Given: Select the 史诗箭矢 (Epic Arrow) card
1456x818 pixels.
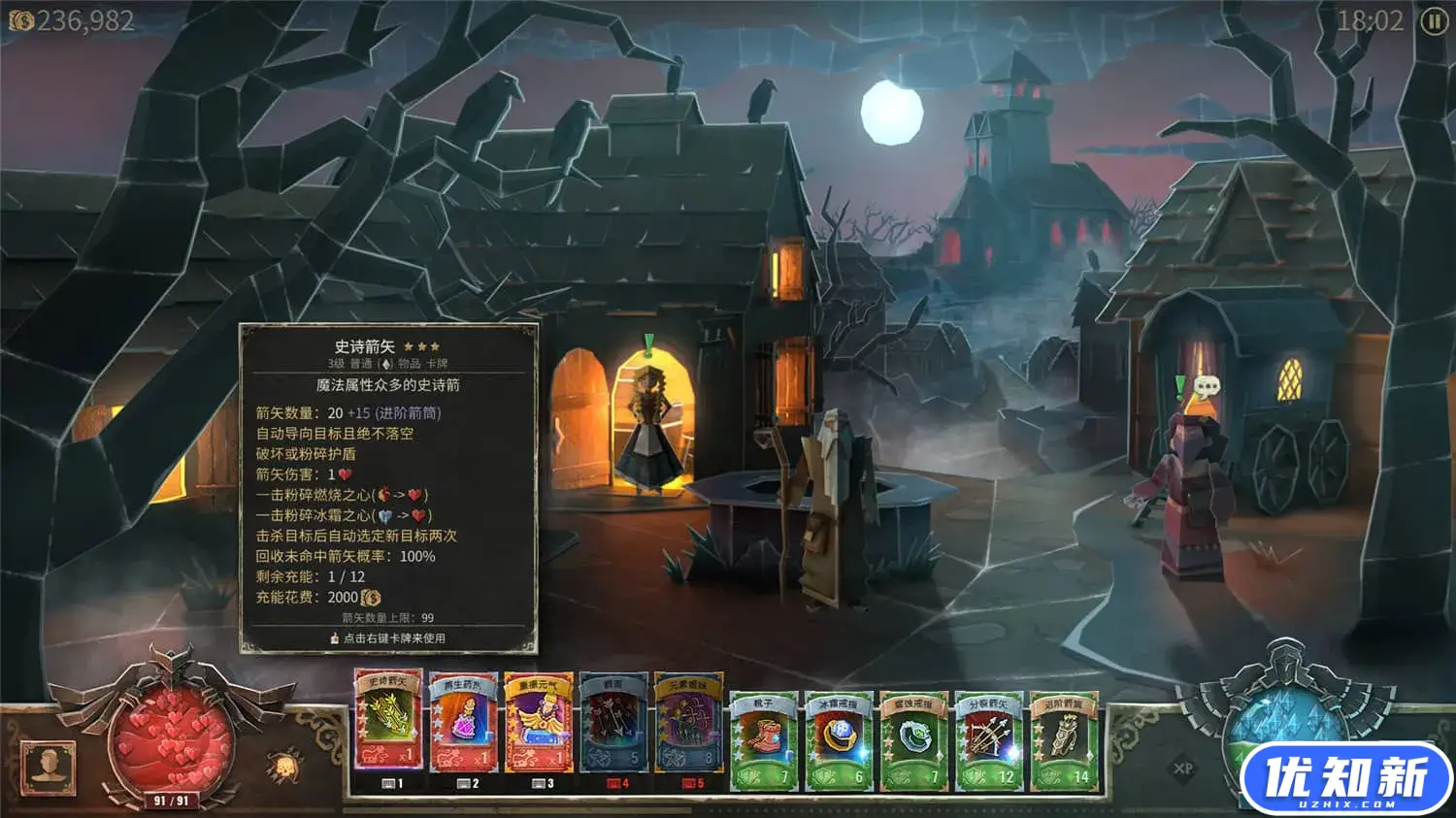Looking at the screenshot, I should click(x=387, y=721).
